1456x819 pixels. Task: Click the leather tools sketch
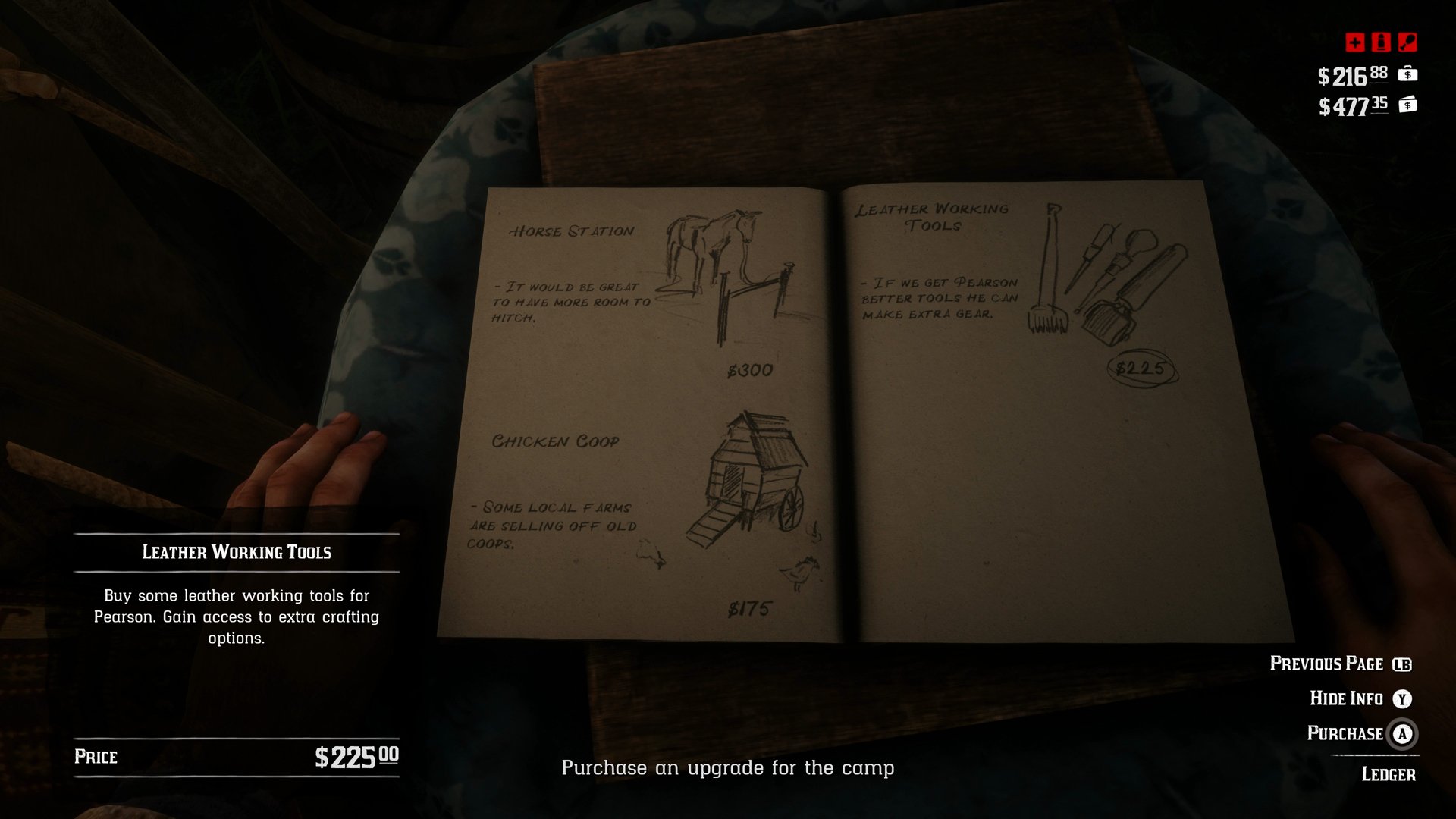[x=1103, y=273]
